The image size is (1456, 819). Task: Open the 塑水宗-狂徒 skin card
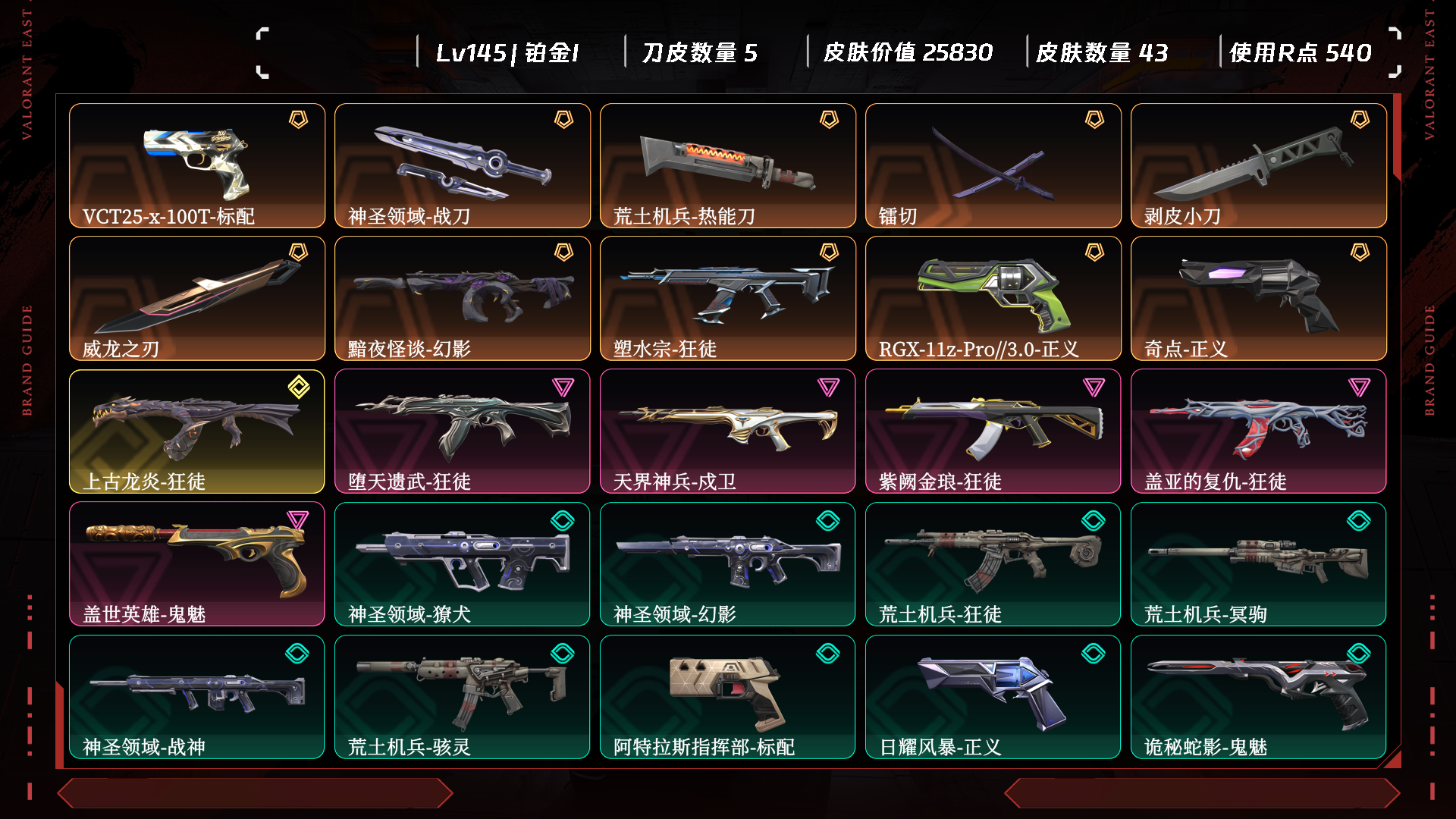[x=728, y=298]
